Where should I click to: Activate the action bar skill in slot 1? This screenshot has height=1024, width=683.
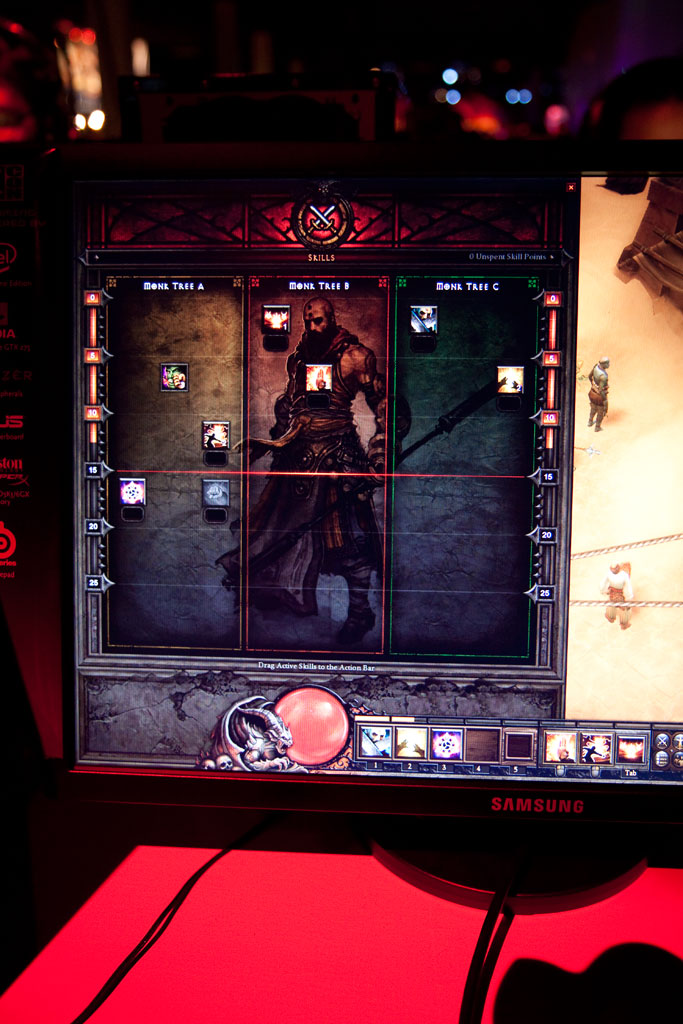(375, 742)
